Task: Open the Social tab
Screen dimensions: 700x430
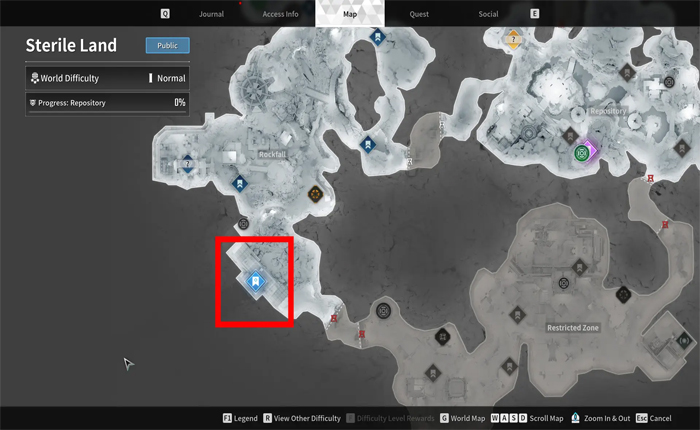Action: (488, 14)
